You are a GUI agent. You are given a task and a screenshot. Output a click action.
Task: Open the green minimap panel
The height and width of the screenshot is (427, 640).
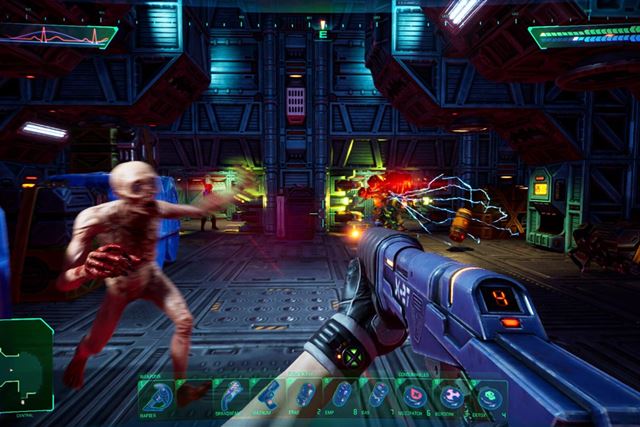[26, 365]
